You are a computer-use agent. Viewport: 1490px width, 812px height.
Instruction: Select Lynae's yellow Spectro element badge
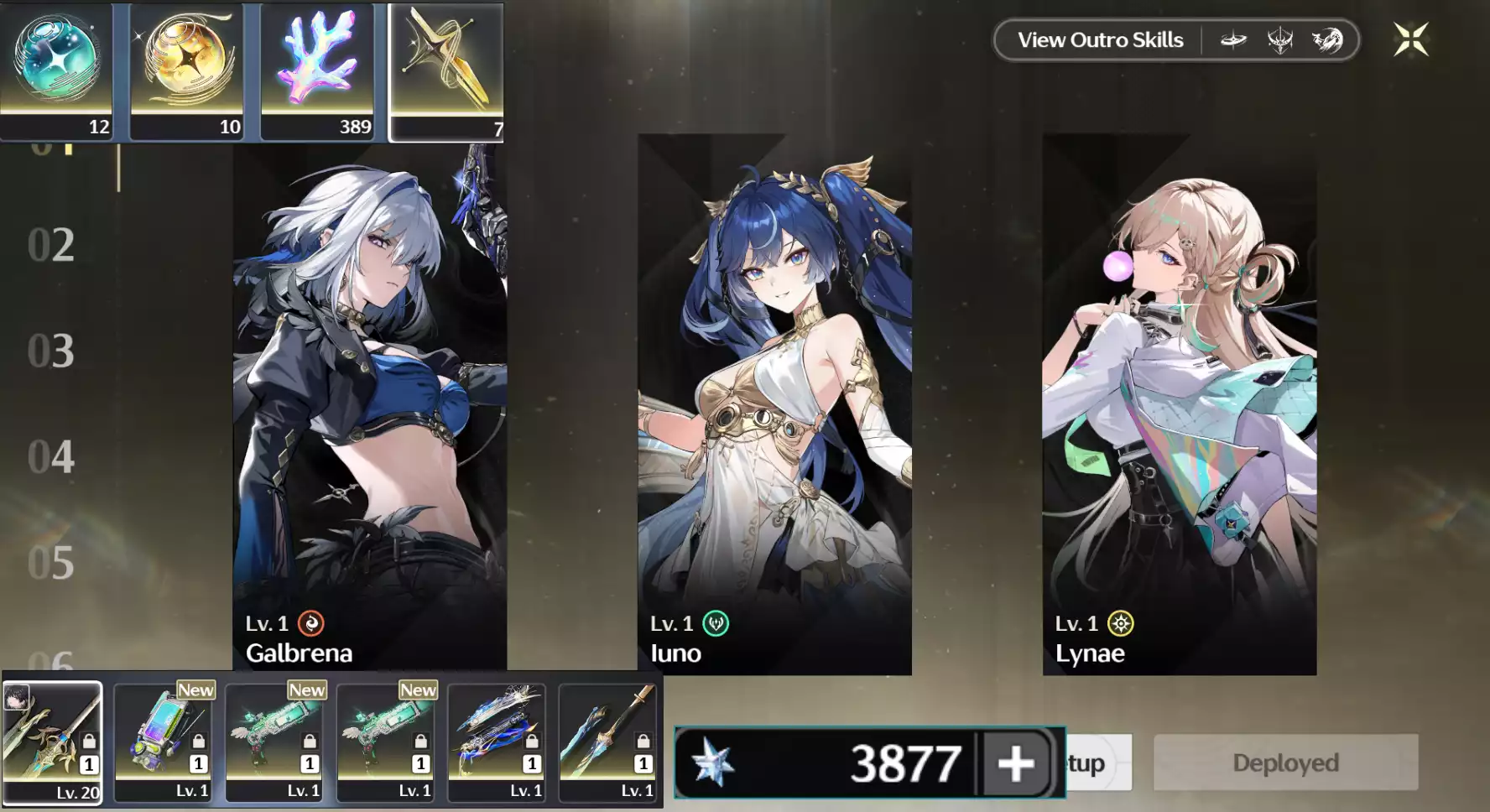click(x=1119, y=623)
